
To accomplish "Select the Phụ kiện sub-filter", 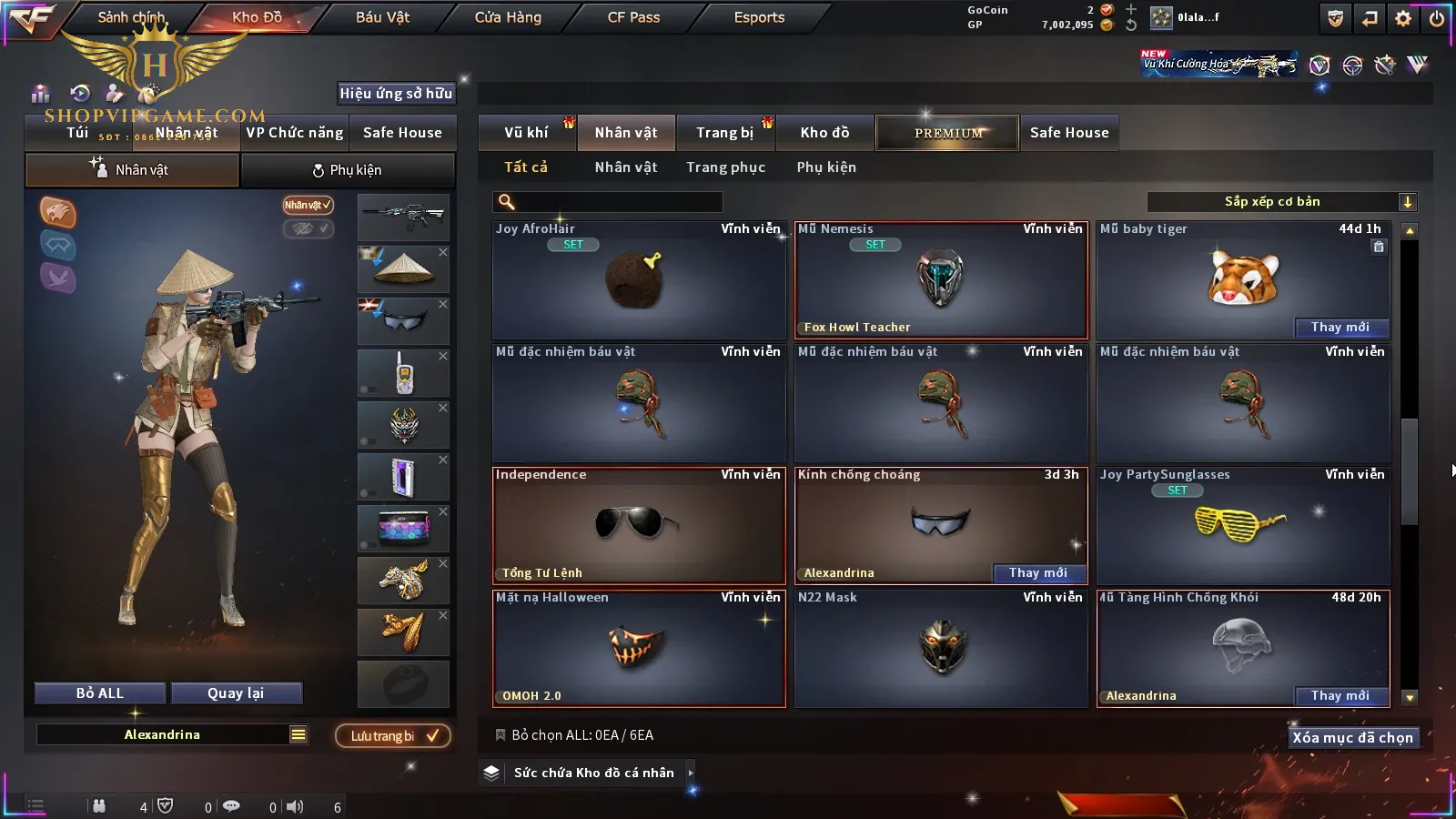I will tap(826, 167).
